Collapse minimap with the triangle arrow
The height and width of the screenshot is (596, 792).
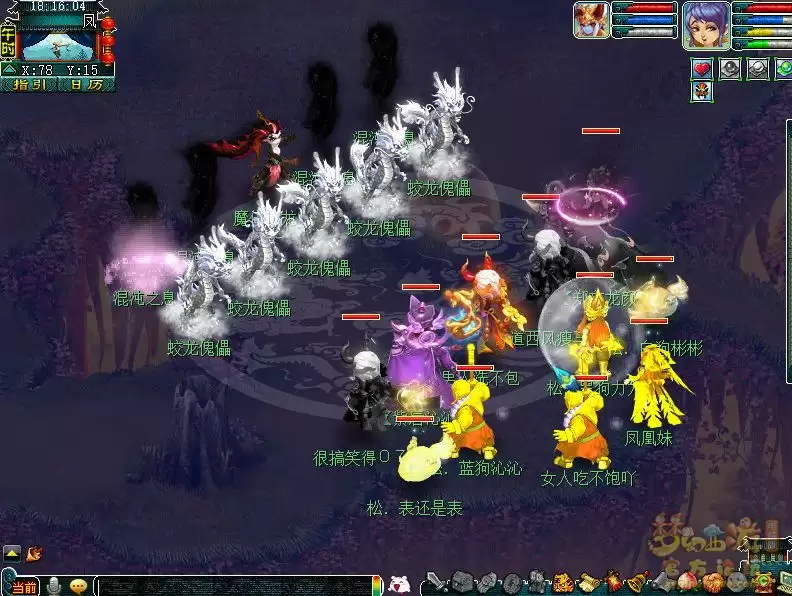(9, 69)
